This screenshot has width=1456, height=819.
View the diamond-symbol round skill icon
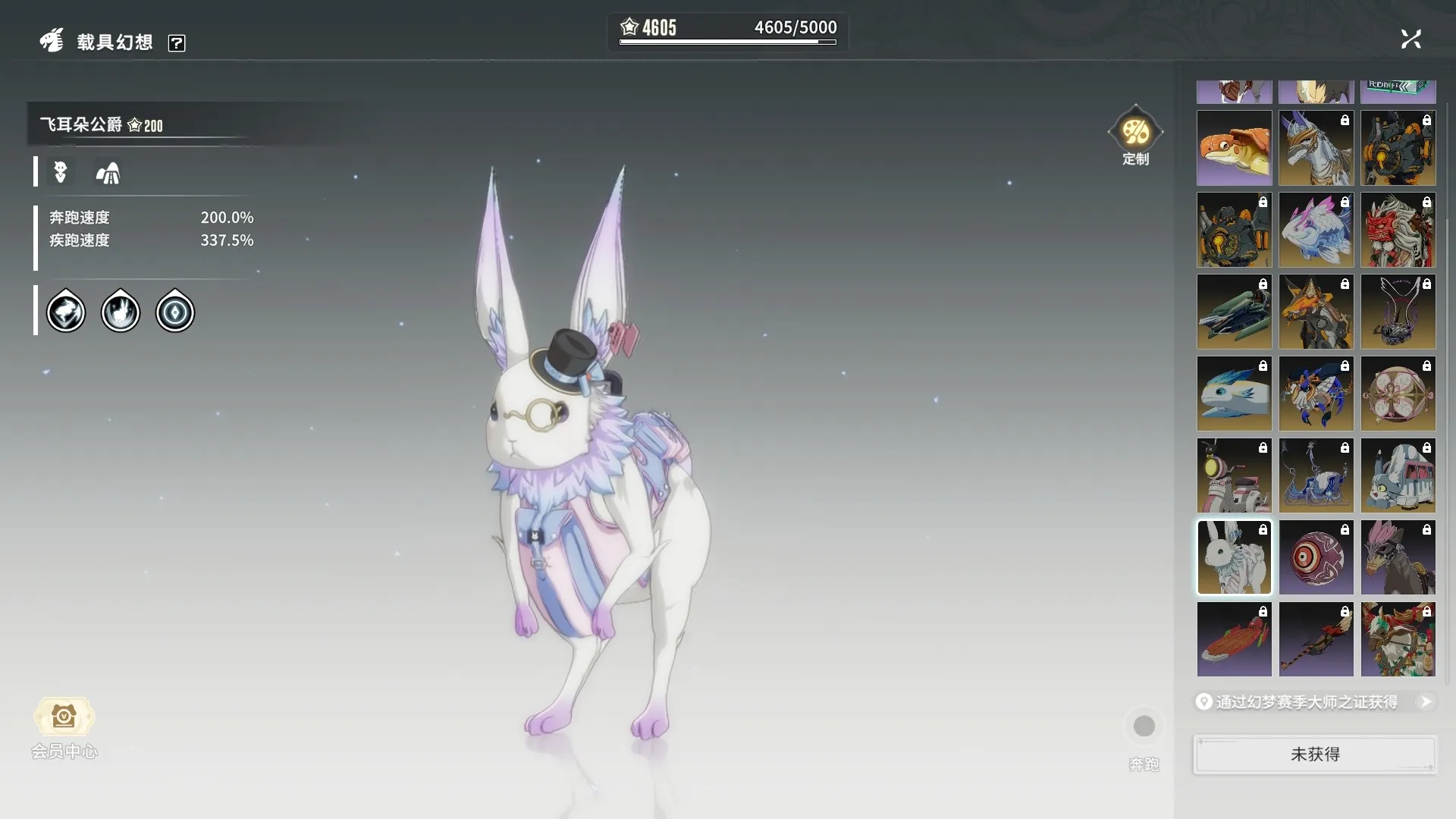(175, 312)
